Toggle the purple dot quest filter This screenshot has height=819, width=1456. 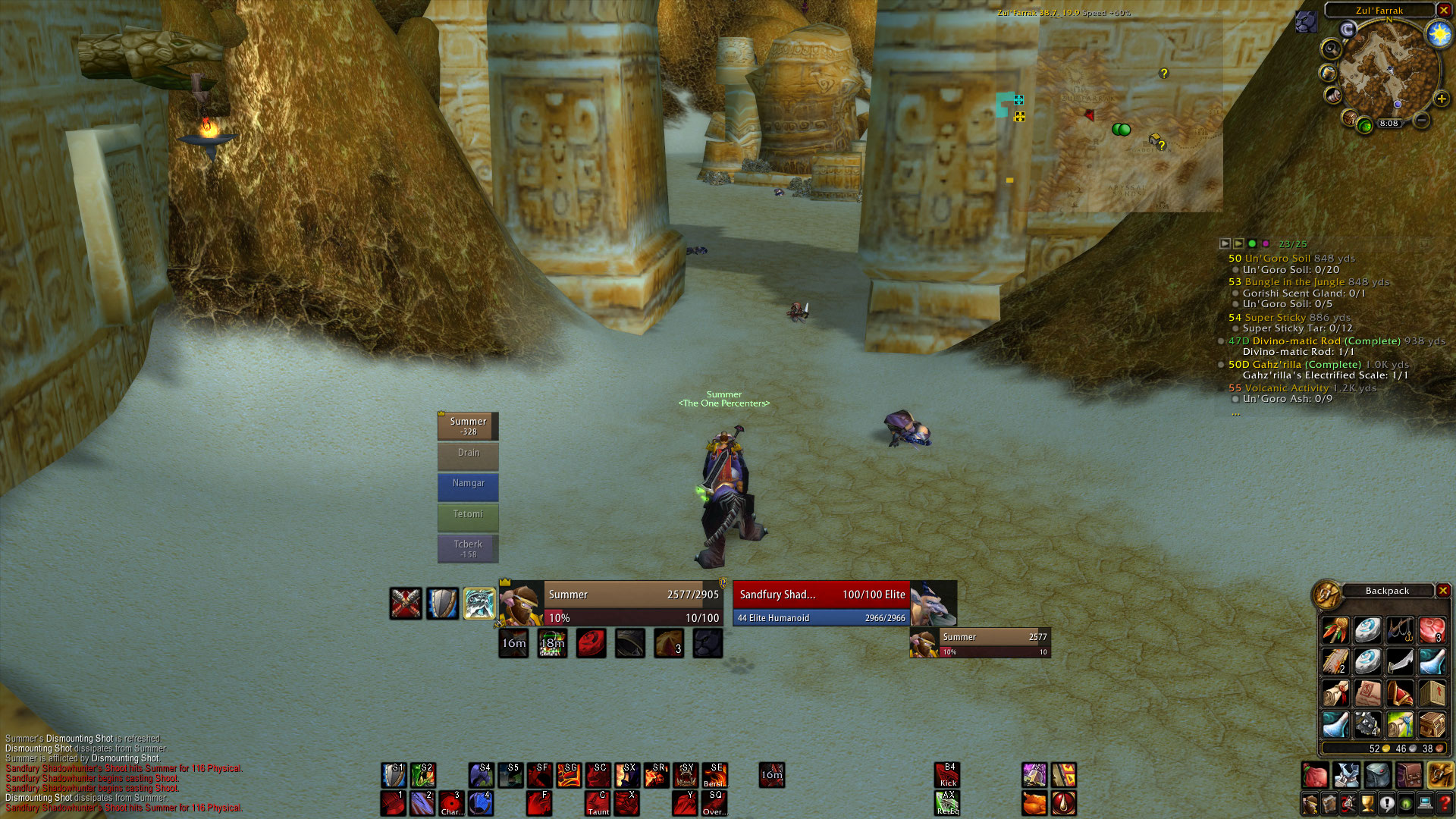[1266, 243]
